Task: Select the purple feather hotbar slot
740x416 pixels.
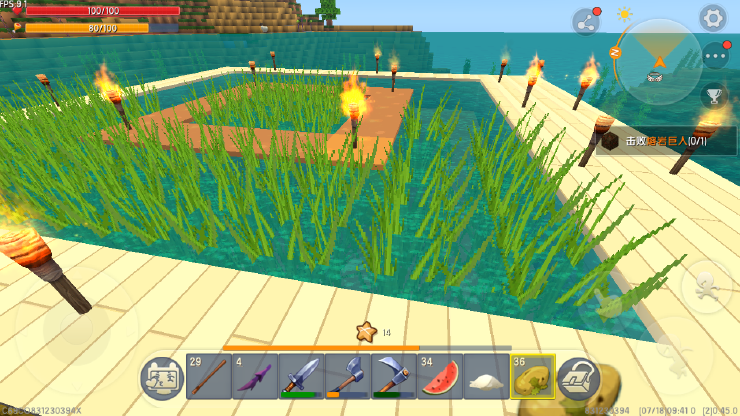Action: 255,378
